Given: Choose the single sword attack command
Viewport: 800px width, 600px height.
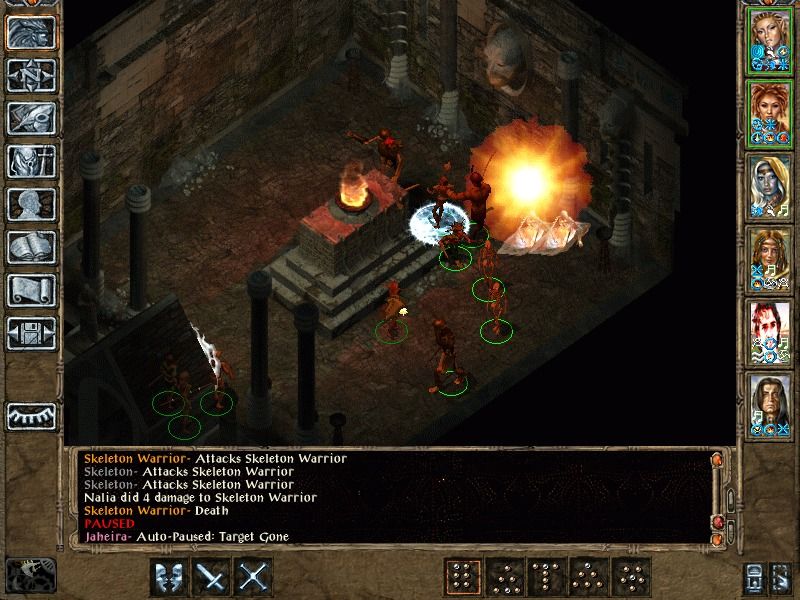Looking at the screenshot, I should pos(211,577).
